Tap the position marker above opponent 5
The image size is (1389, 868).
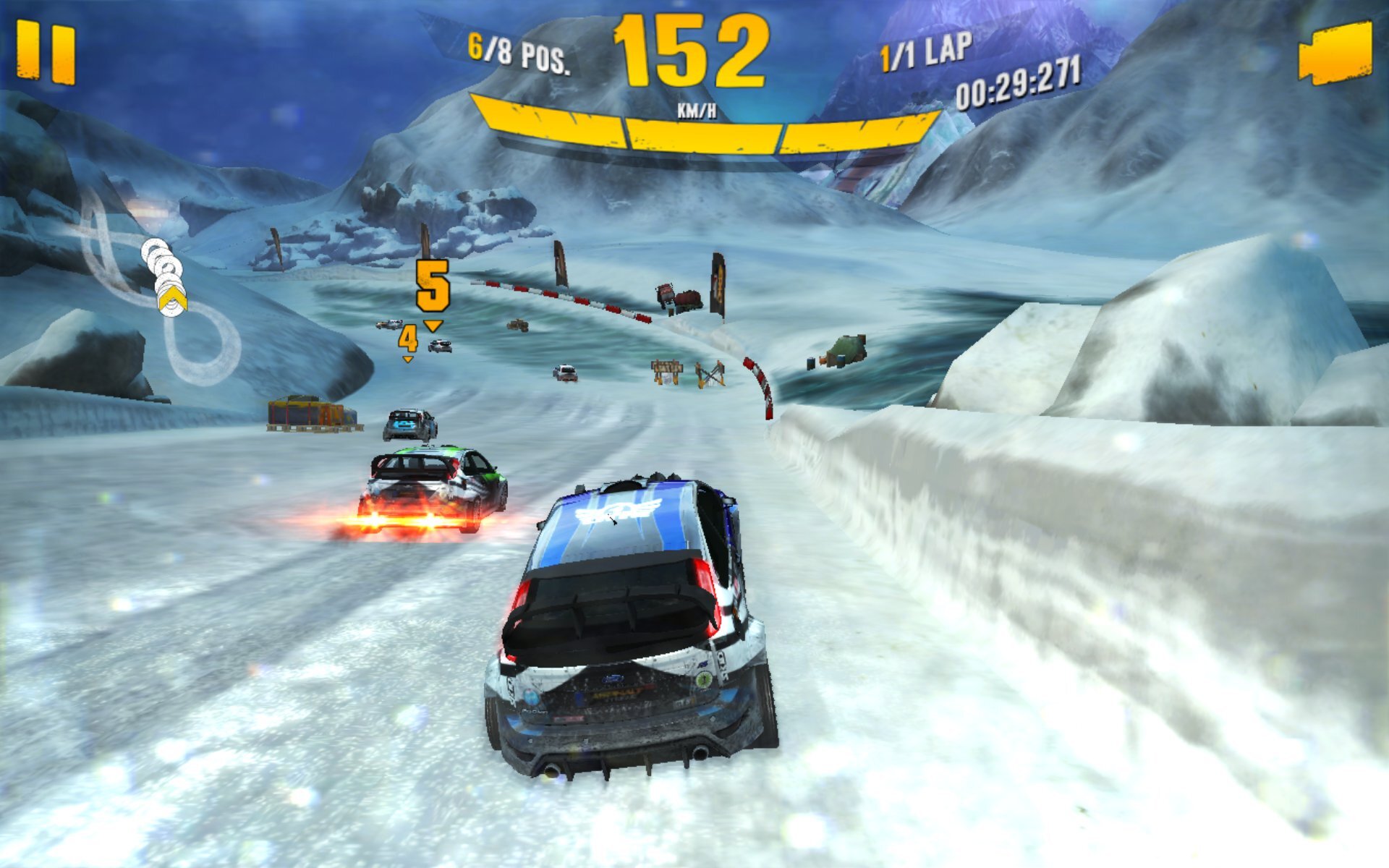point(432,284)
